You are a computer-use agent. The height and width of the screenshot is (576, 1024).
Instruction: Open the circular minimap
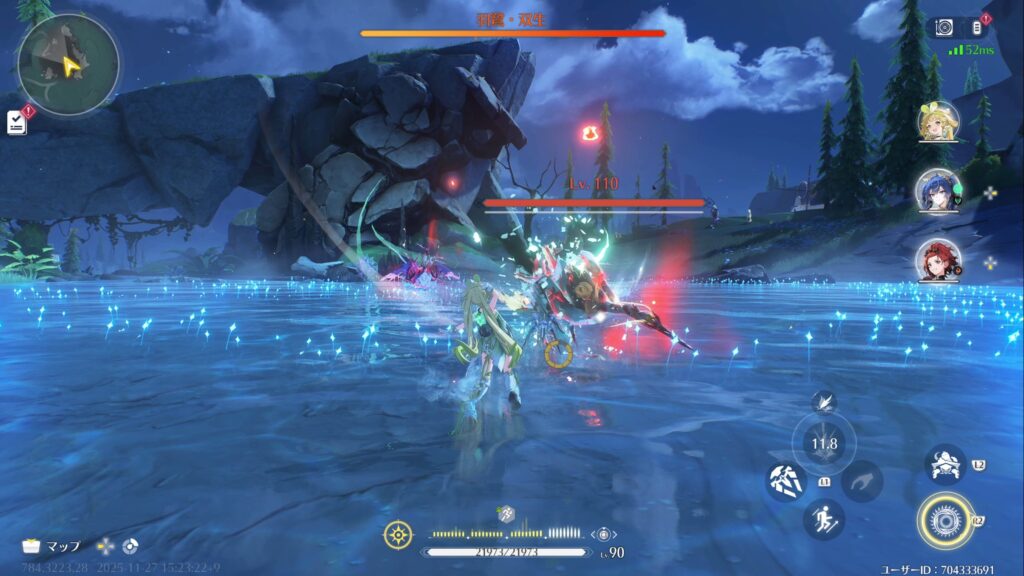pos(68,64)
